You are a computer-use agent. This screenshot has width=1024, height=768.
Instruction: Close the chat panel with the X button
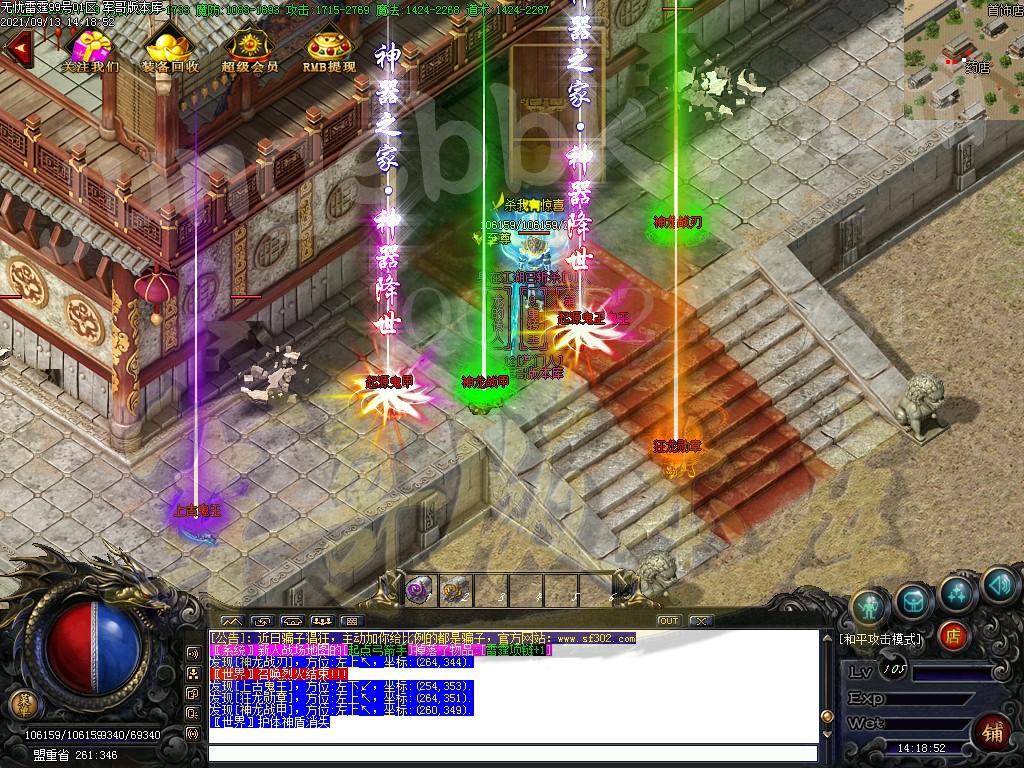(700, 621)
